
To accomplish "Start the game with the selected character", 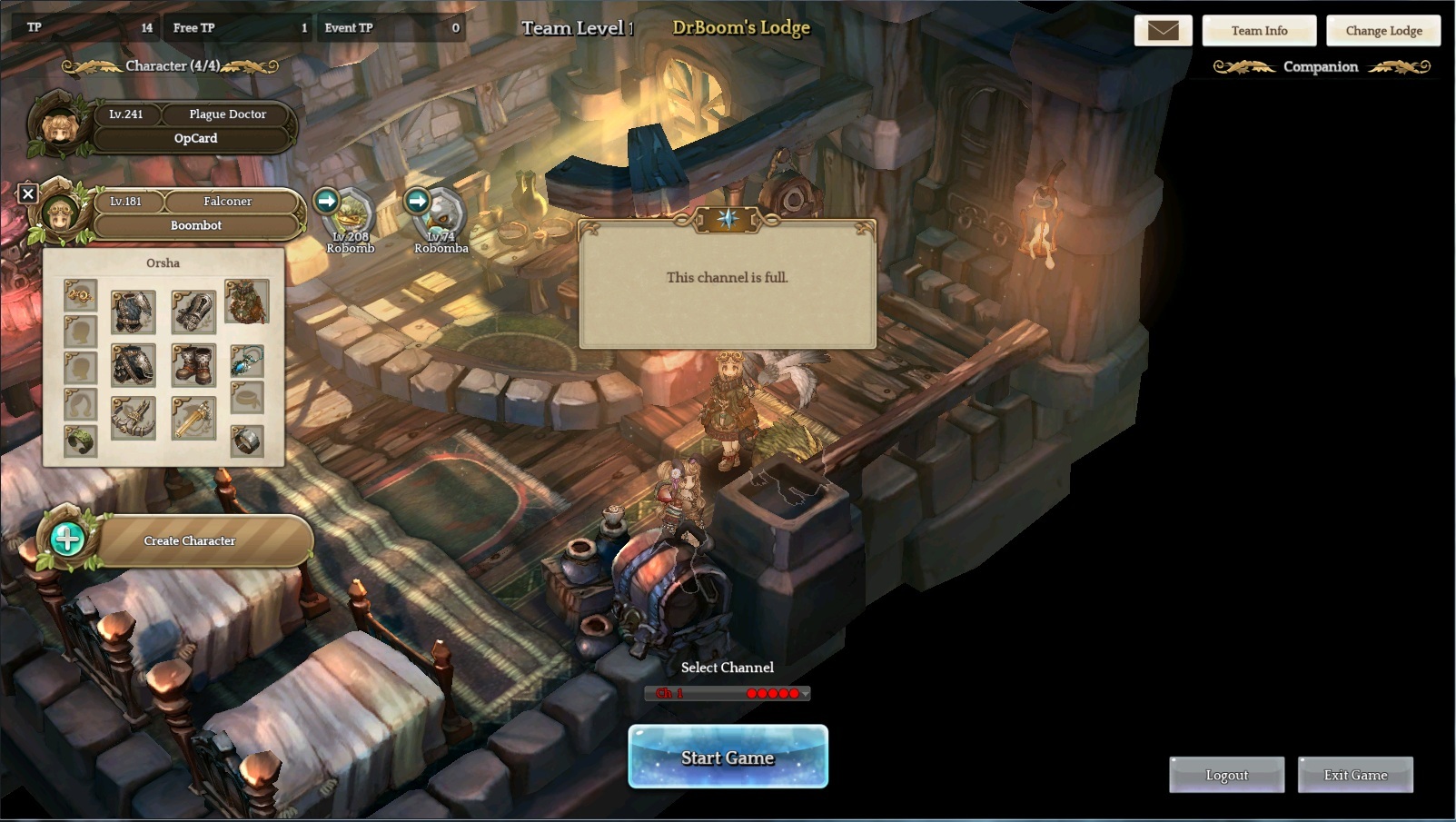I will pos(728,757).
